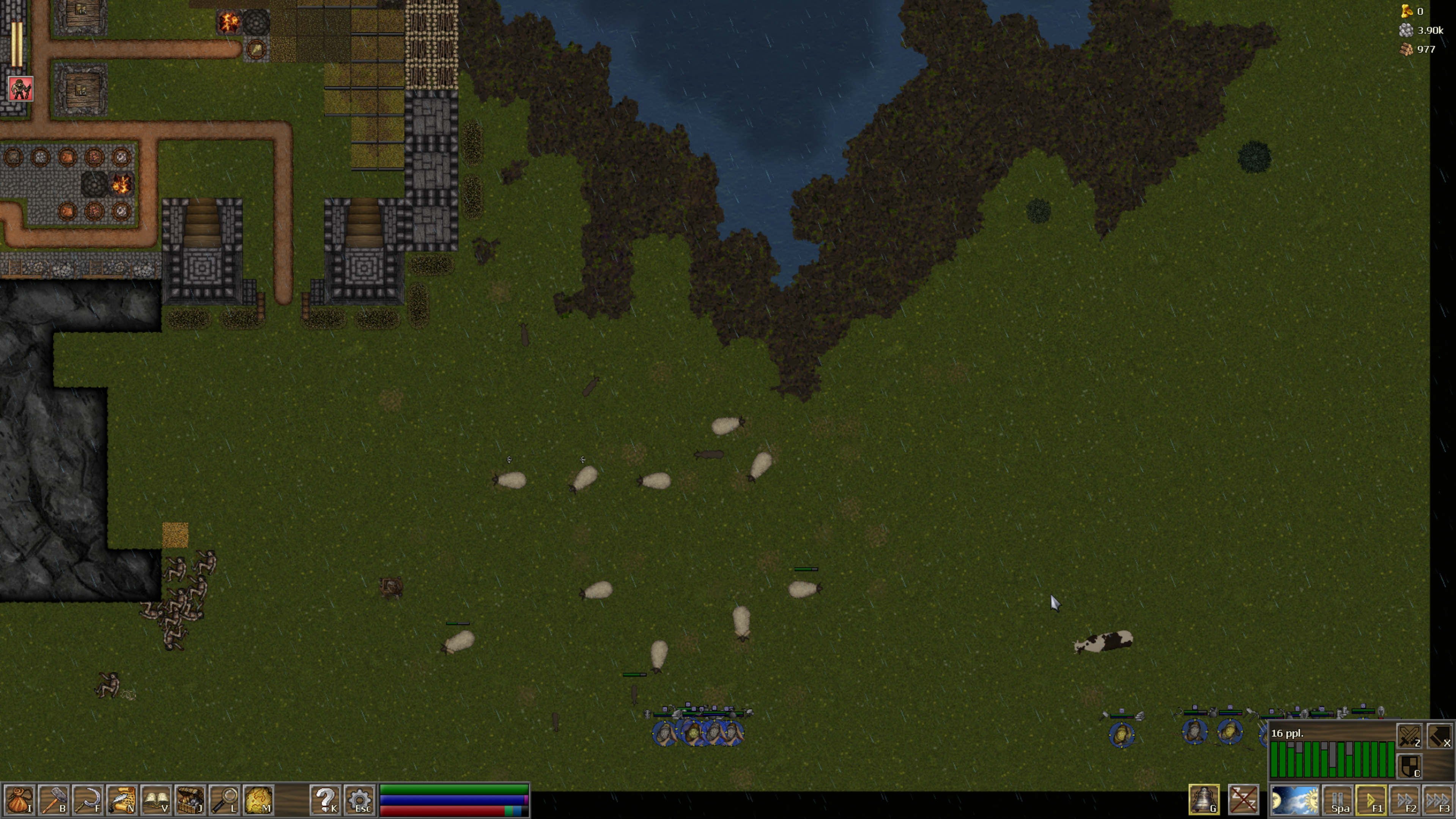Click the red bearded enemy alert portrait
This screenshot has height=819, width=1456.
[21, 89]
